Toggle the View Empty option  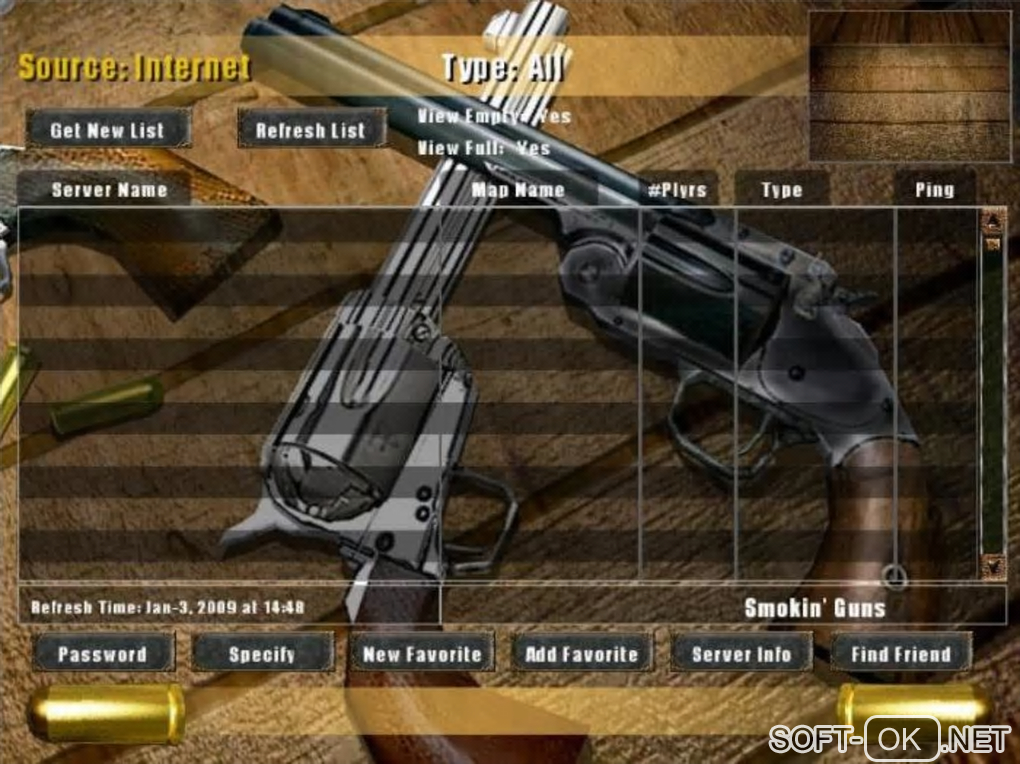pos(494,116)
